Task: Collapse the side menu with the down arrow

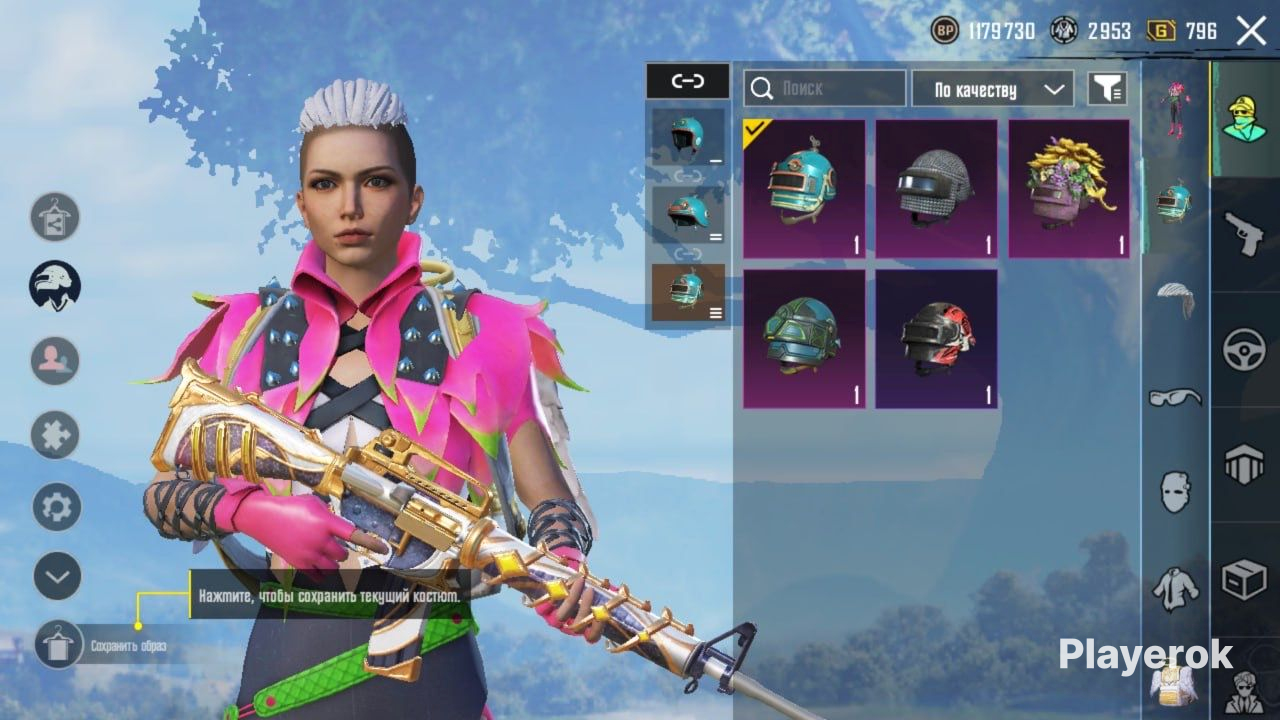Action: 57,576
